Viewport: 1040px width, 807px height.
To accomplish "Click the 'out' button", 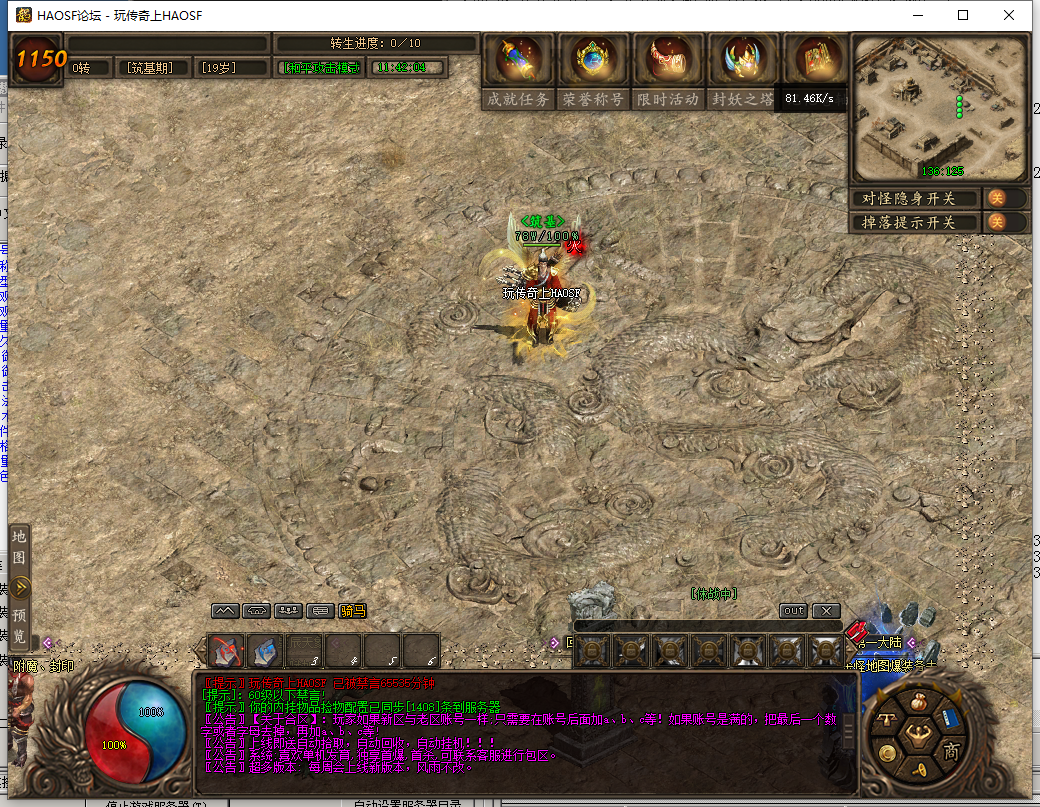I will coord(793,611).
